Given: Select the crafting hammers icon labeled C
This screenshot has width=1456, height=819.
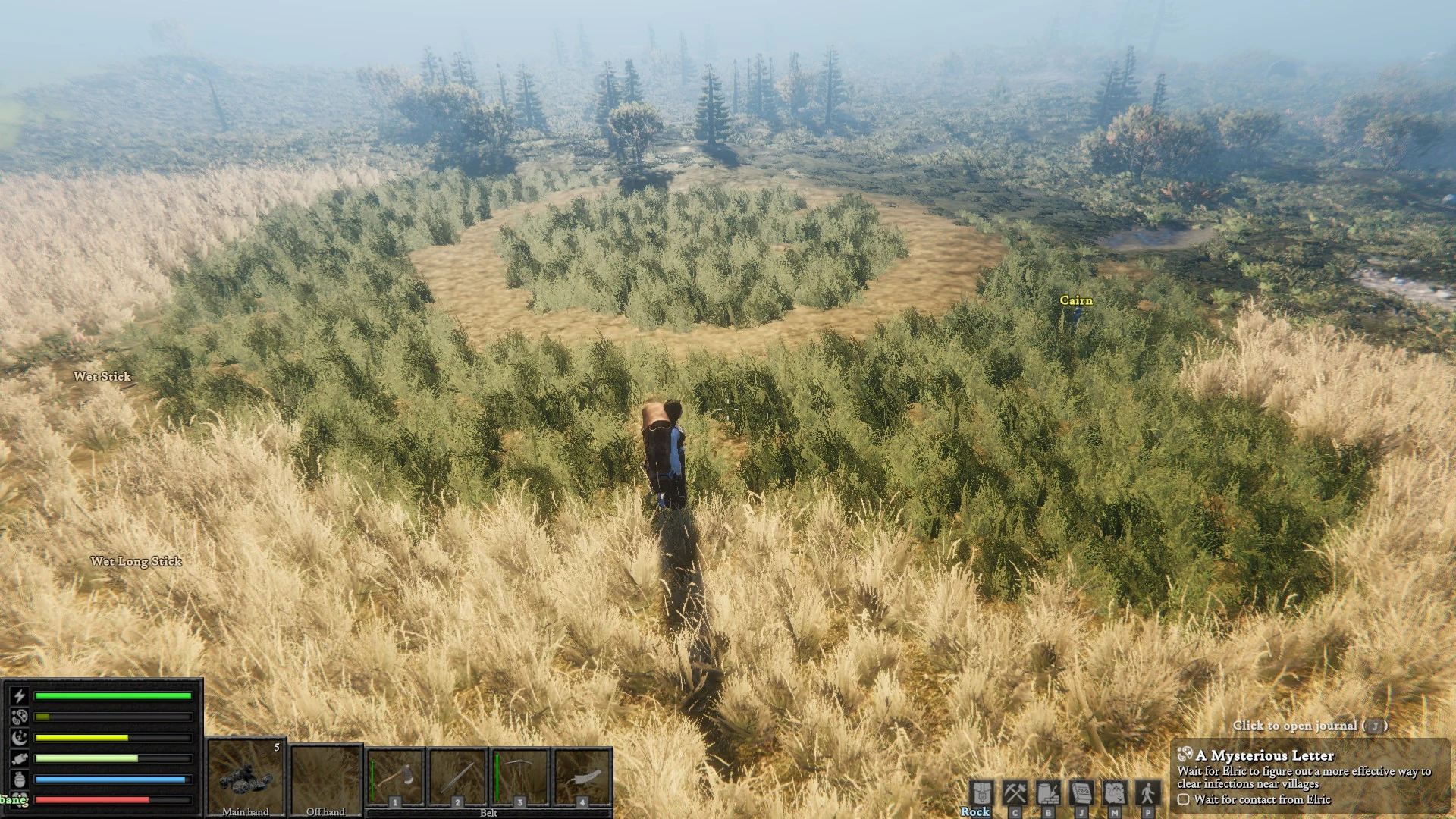Looking at the screenshot, I should click(x=1015, y=793).
